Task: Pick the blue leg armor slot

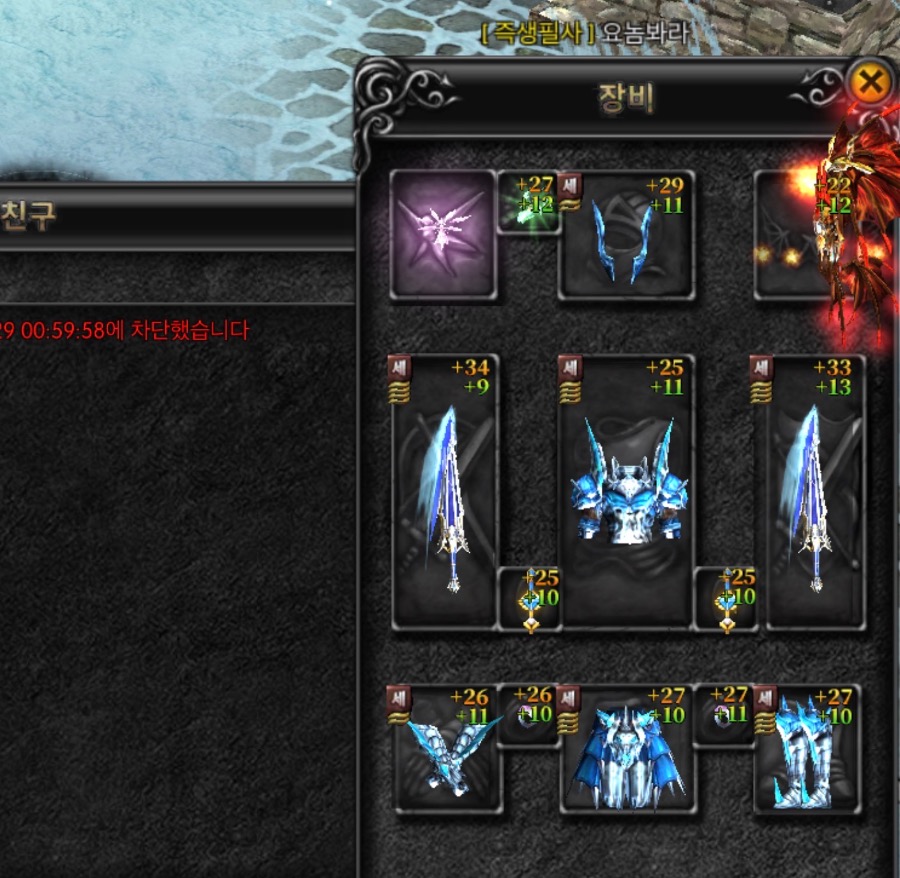Action: pyautogui.click(x=626, y=752)
